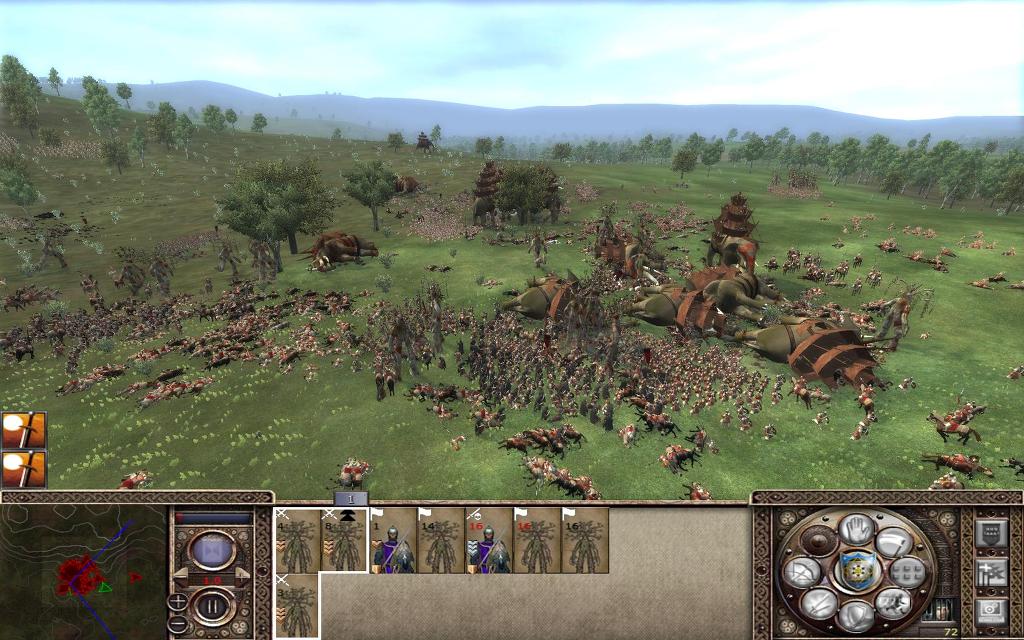Zoom out the minimap with the minus button
1024x640 pixels.
click(x=178, y=621)
